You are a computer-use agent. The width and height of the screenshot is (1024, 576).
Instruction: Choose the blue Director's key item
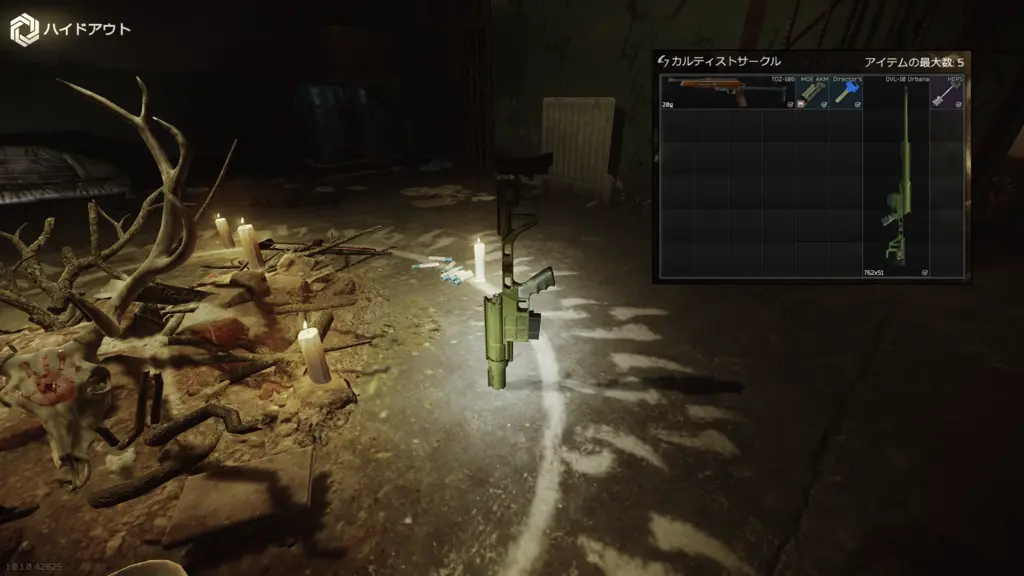pyautogui.click(x=846, y=93)
